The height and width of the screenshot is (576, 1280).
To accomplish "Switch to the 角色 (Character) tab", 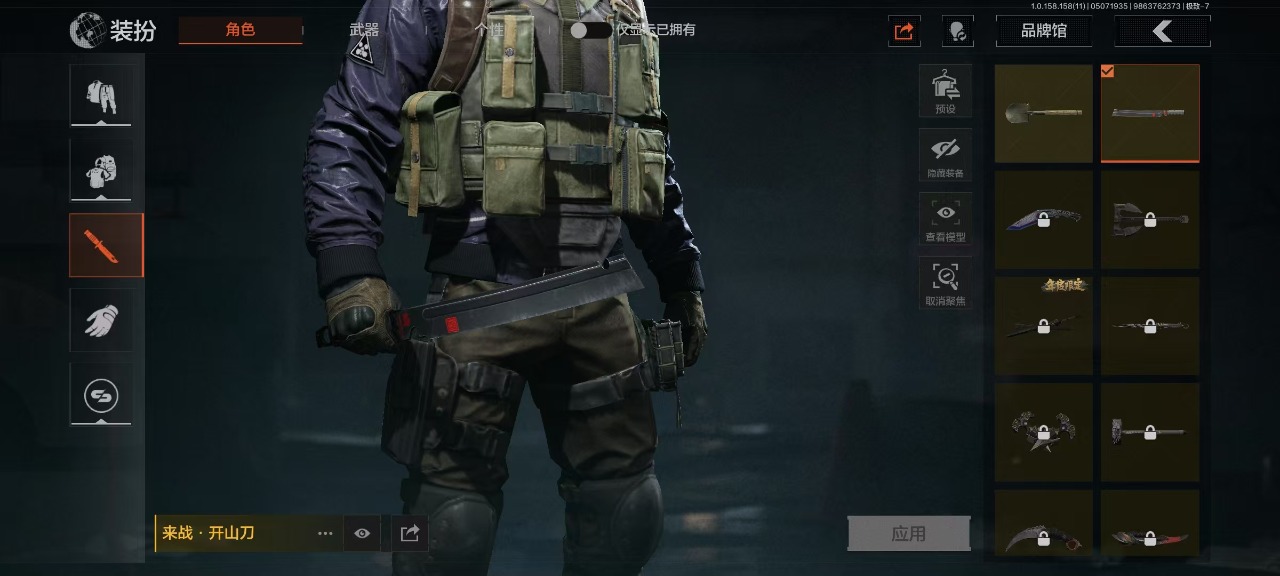I will point(240,30).
